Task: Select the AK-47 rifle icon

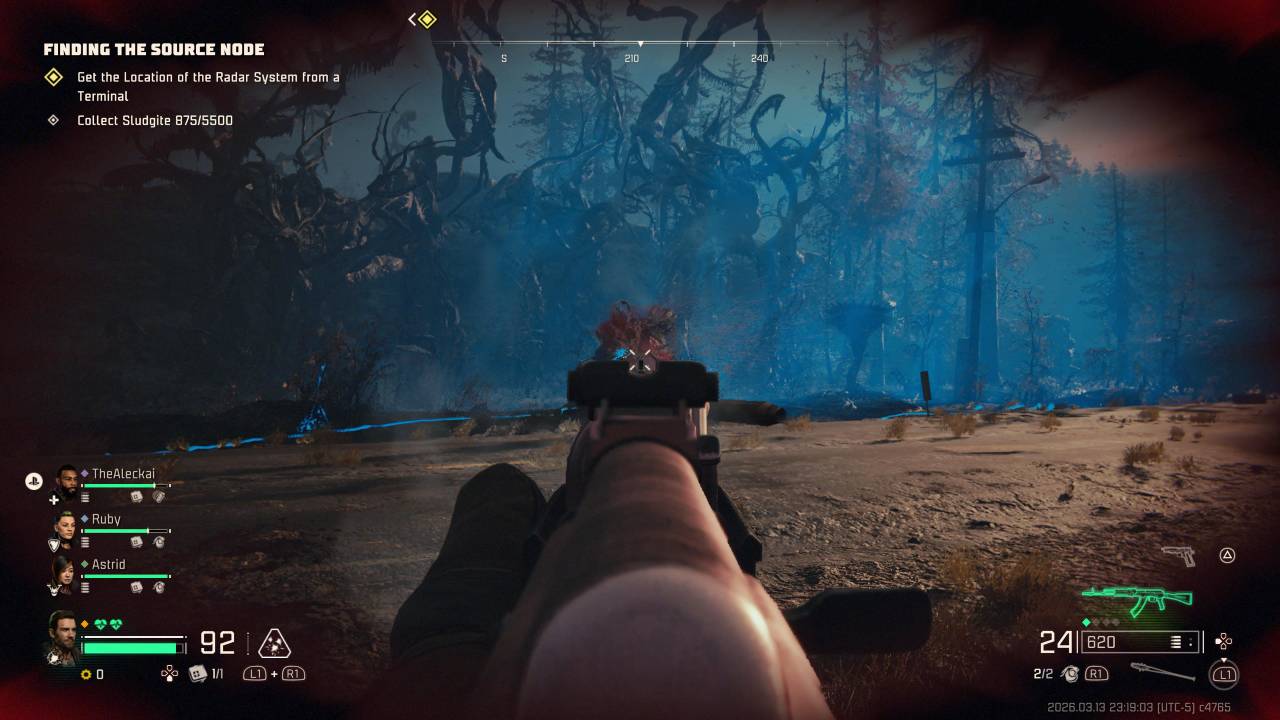Action: coord(1137,597)
